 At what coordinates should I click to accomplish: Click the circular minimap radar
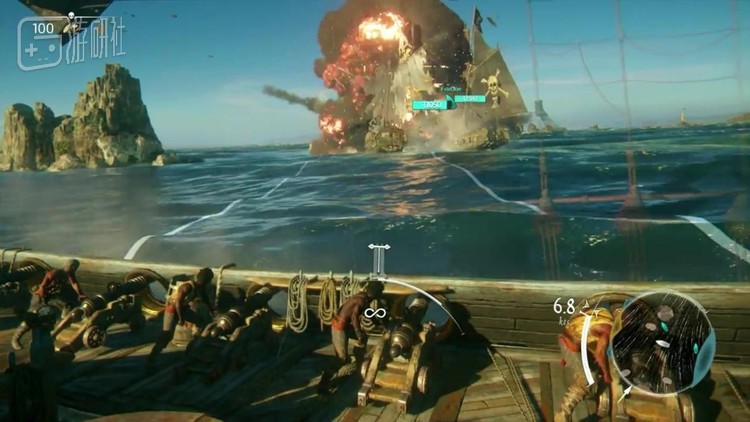point(662,341)
